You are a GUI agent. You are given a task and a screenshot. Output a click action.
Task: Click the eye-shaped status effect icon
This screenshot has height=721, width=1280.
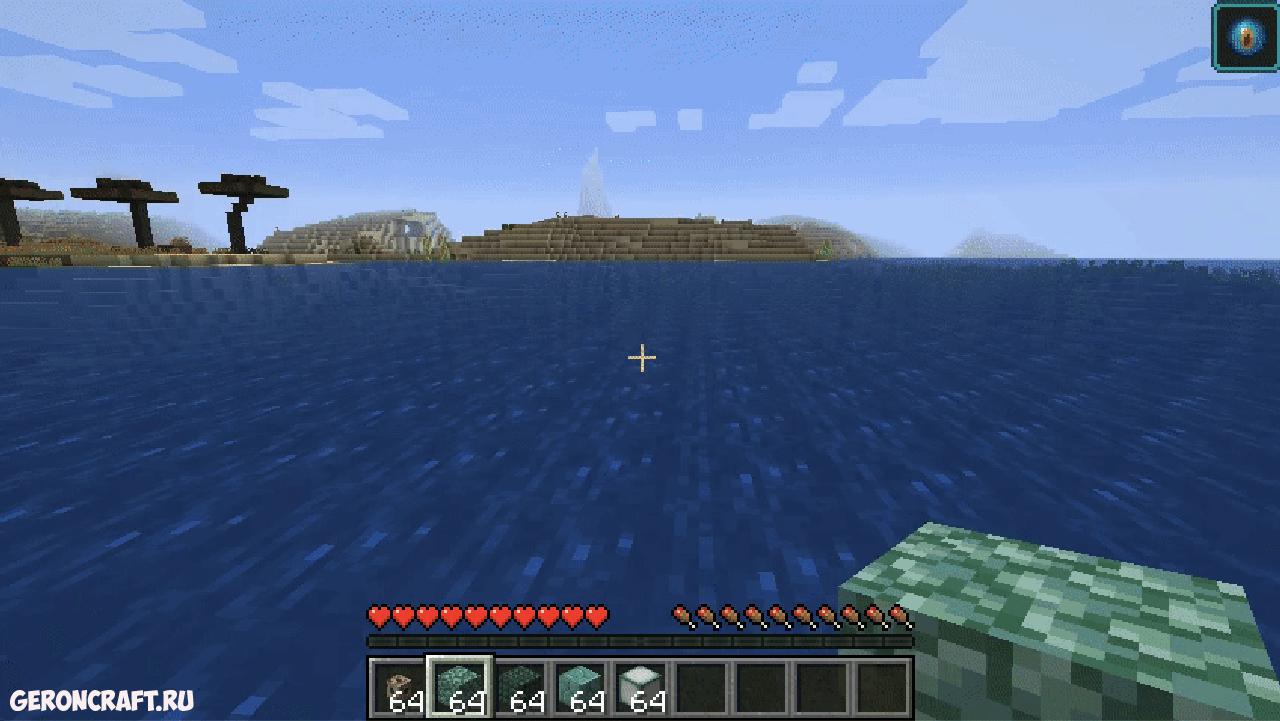(x=1244, y=36)
